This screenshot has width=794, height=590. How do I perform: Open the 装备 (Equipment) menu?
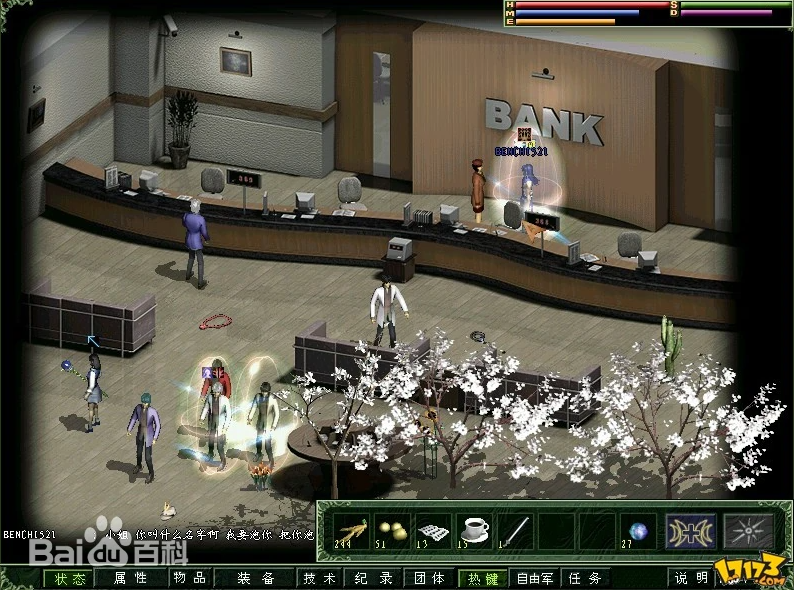(257, 578)
